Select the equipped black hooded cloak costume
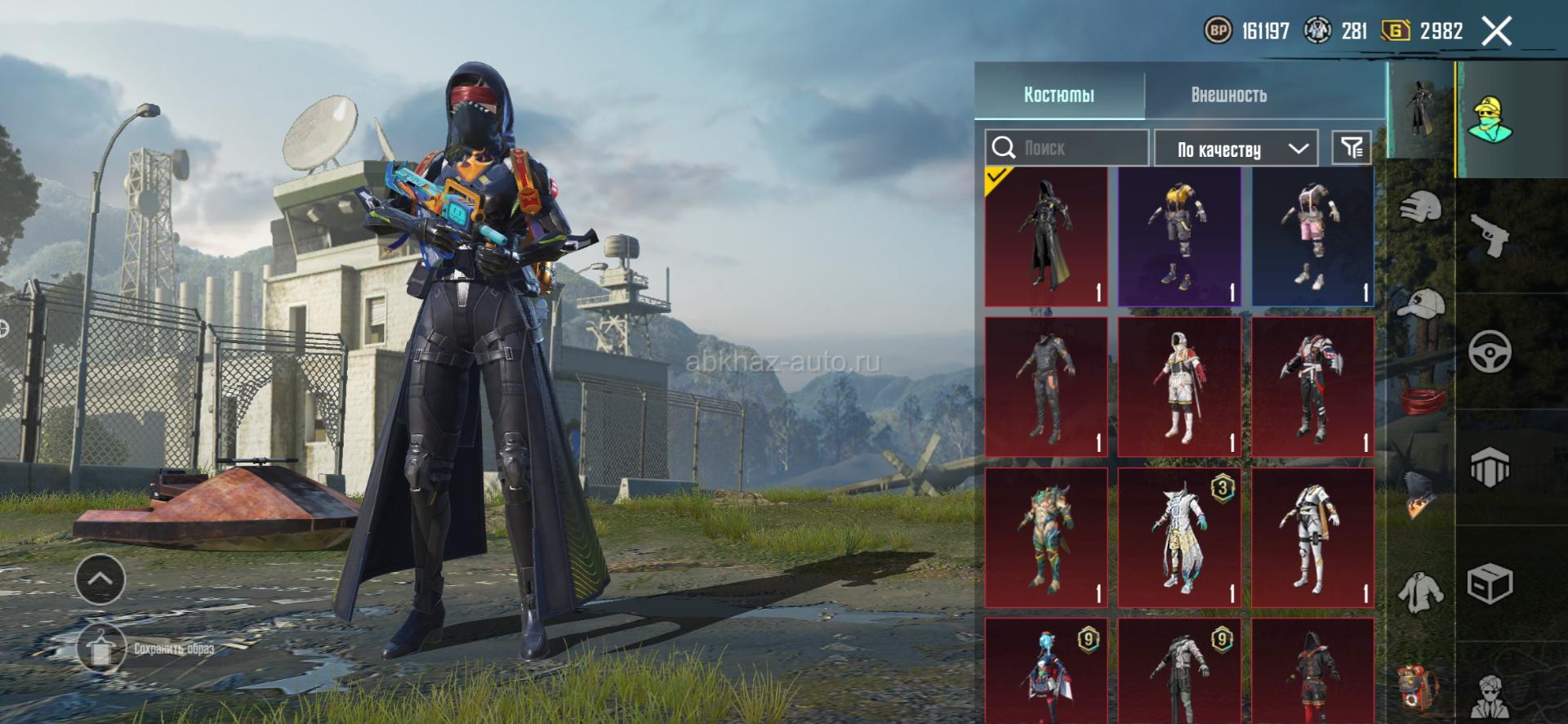This screenshot has height=724, width=1568. coord(1046,237)
